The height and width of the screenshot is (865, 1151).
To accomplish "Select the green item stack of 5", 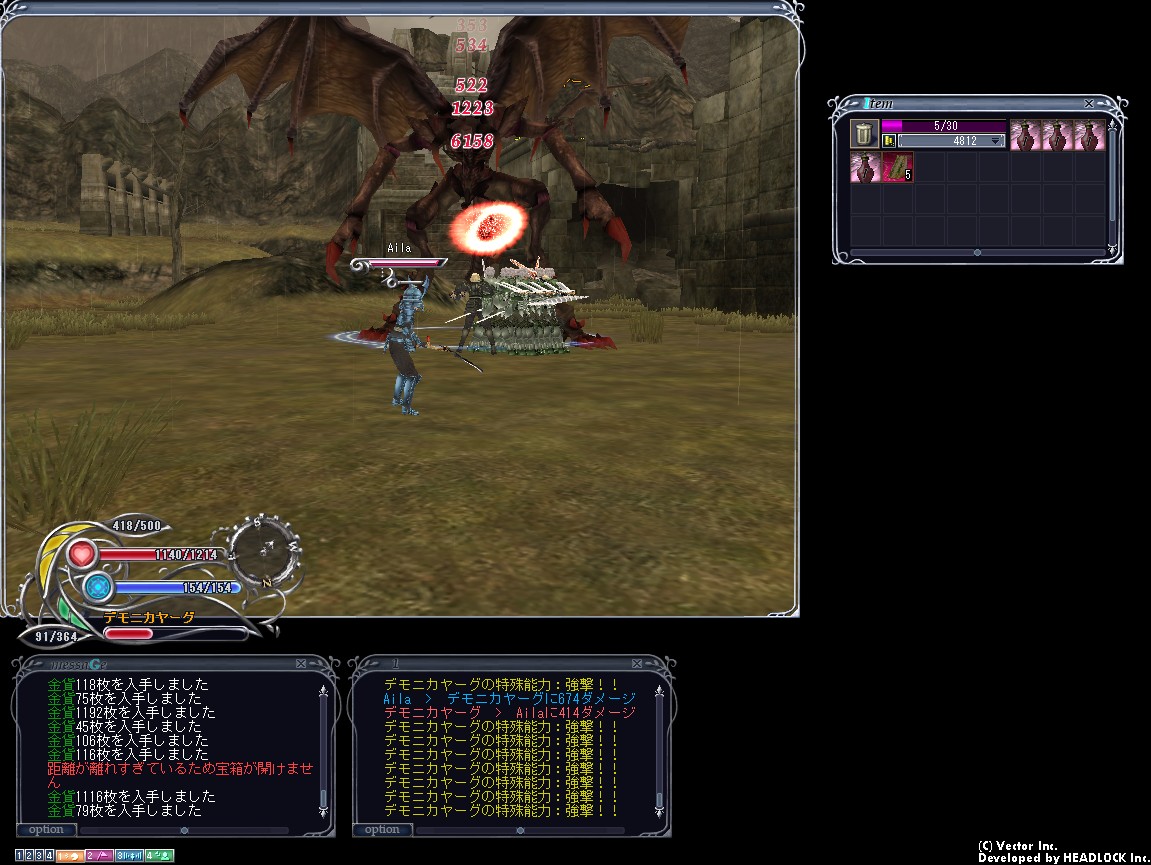I will 897,167.
